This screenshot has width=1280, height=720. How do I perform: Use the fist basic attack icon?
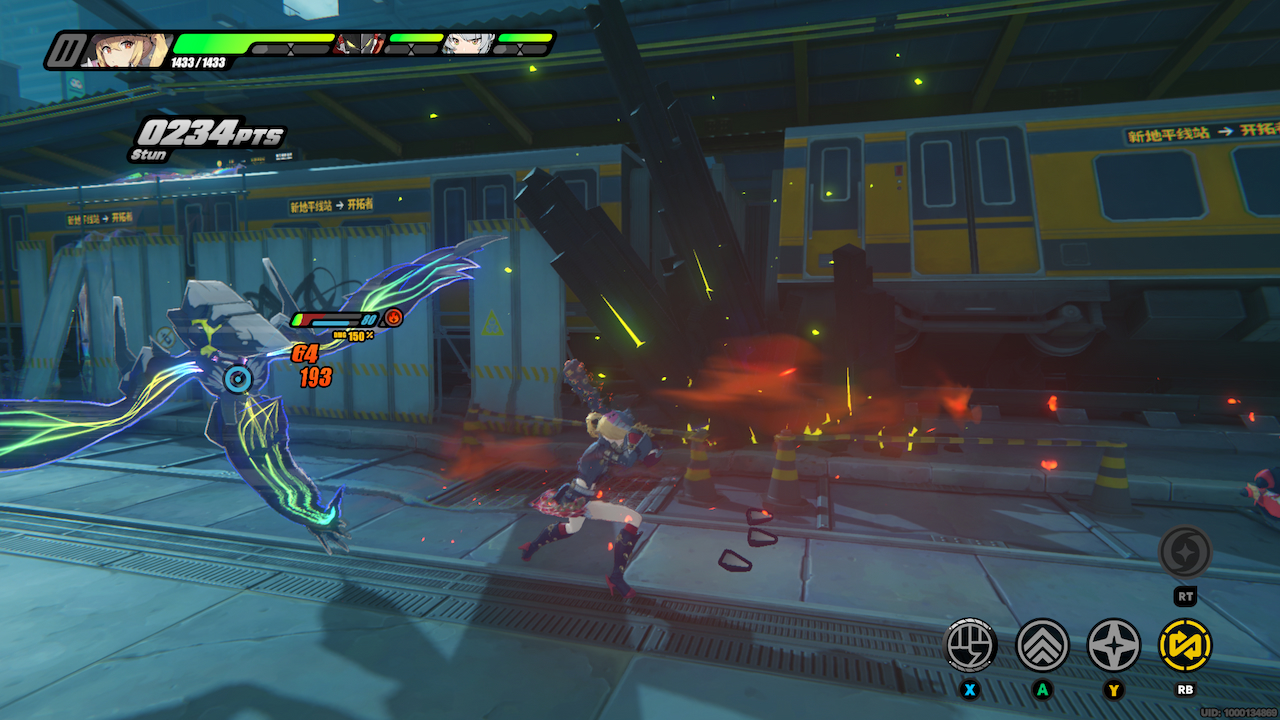971,645
